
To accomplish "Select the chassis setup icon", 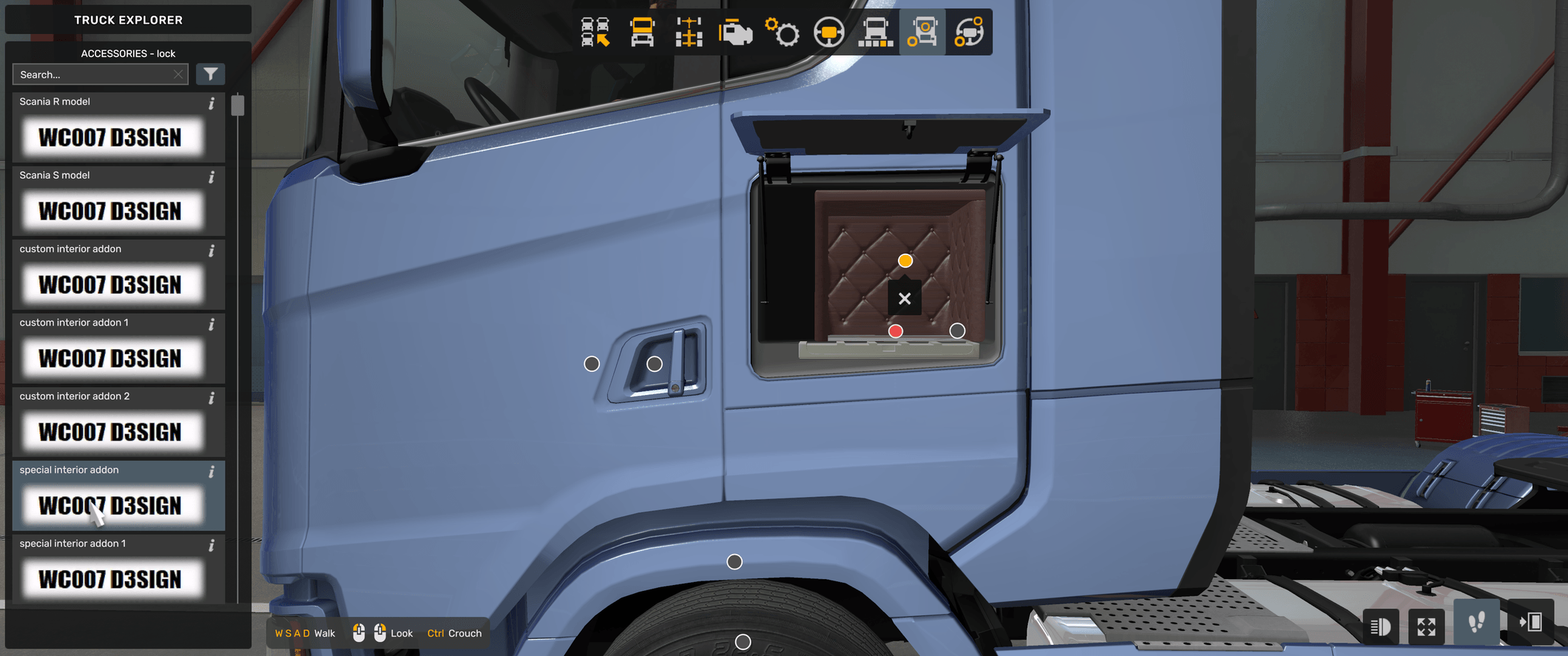I will (x=689, y=33).
